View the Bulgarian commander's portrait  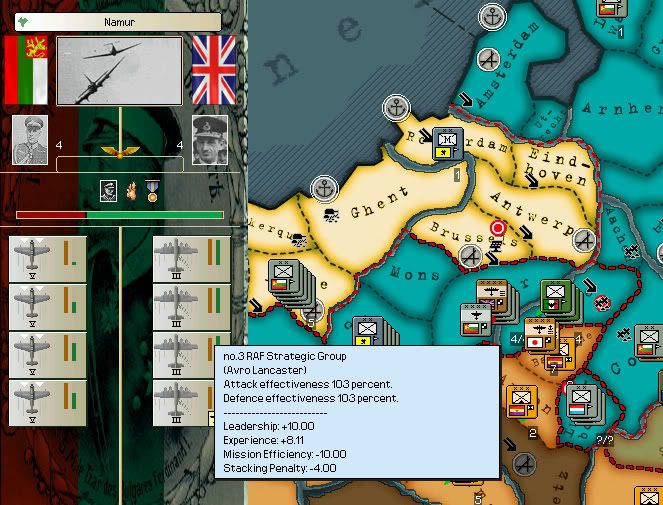29,138
